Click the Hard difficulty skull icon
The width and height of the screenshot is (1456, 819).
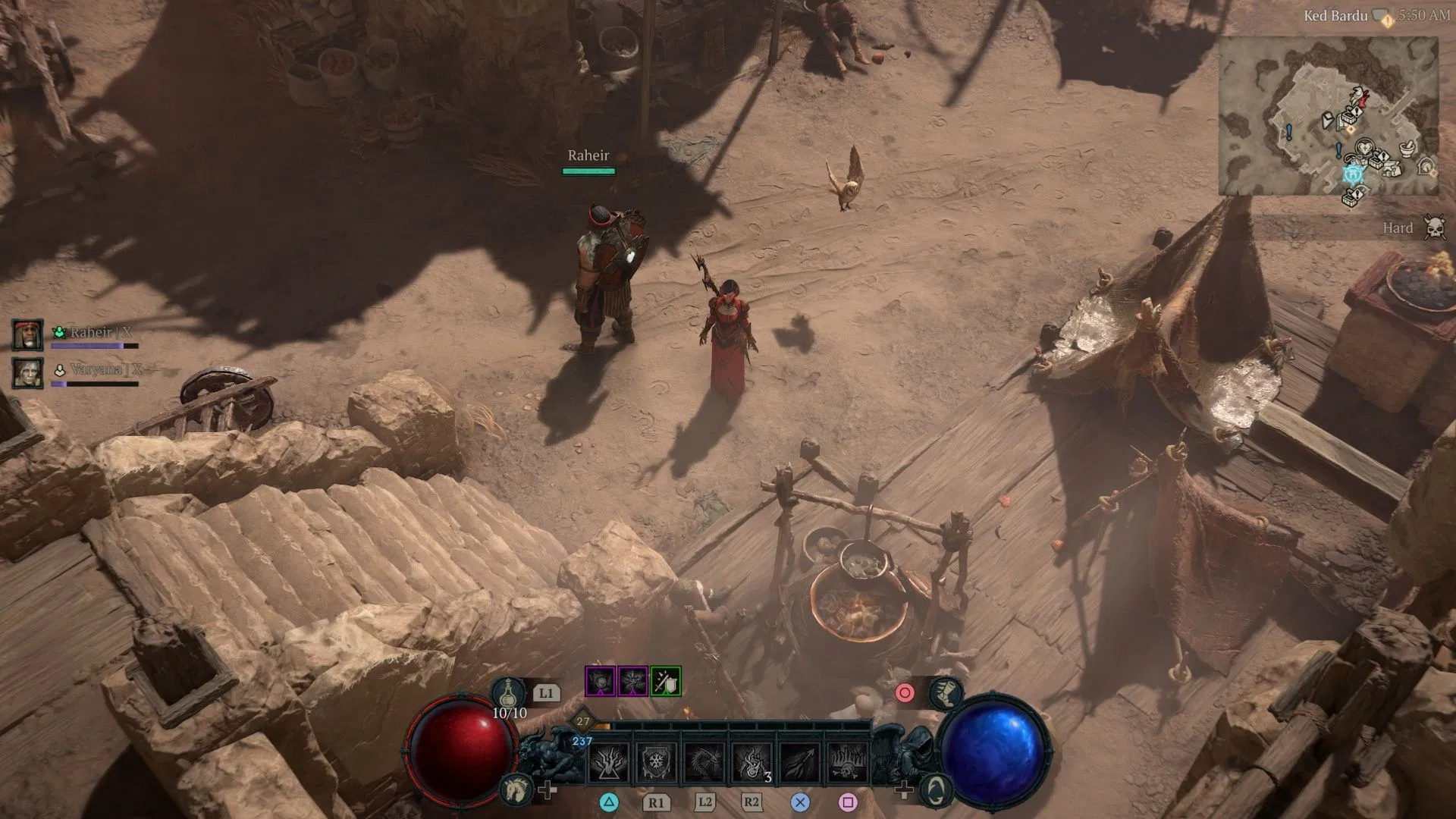1433,227
